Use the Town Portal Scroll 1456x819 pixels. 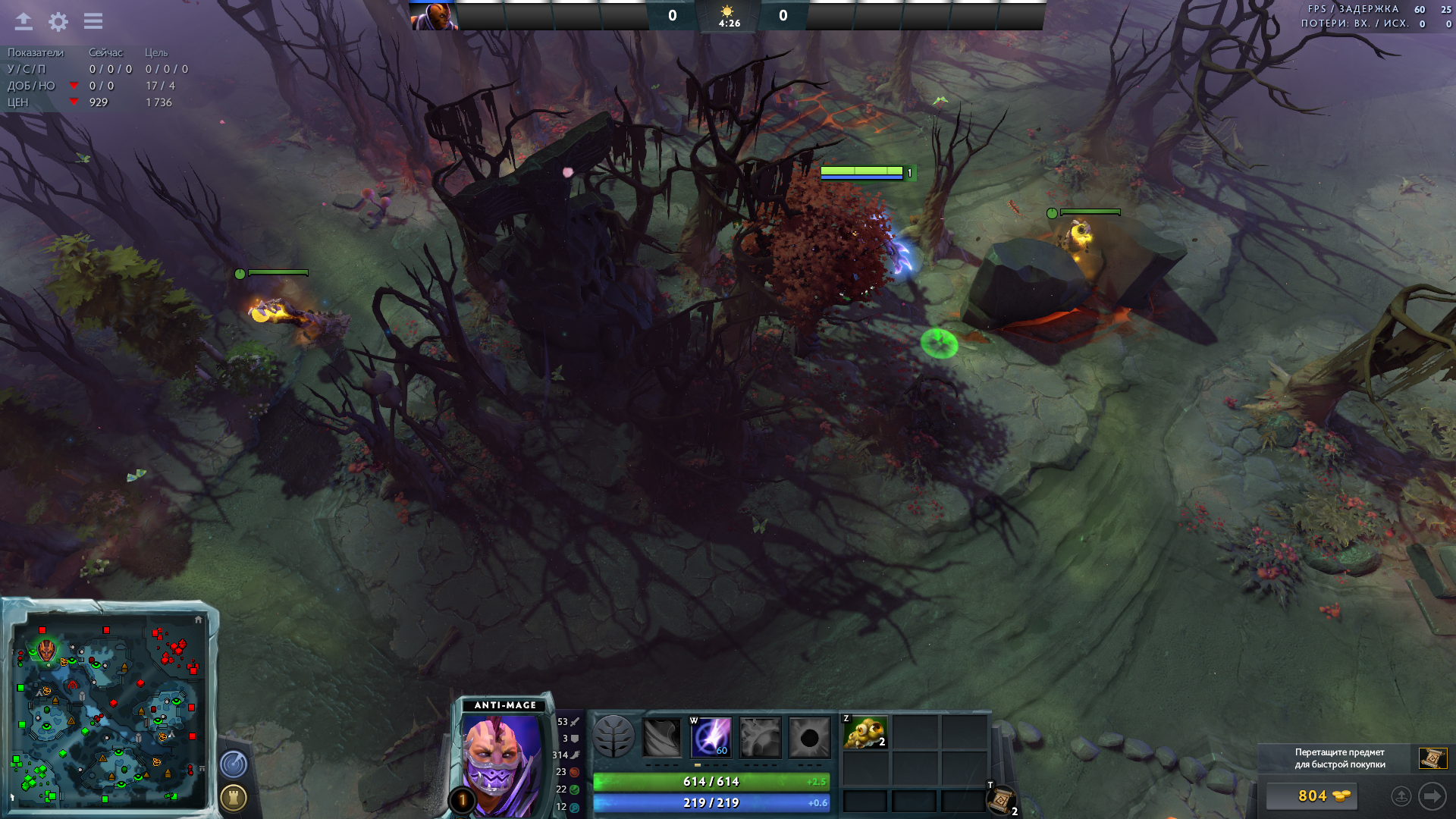click(x=1001, y=799)
